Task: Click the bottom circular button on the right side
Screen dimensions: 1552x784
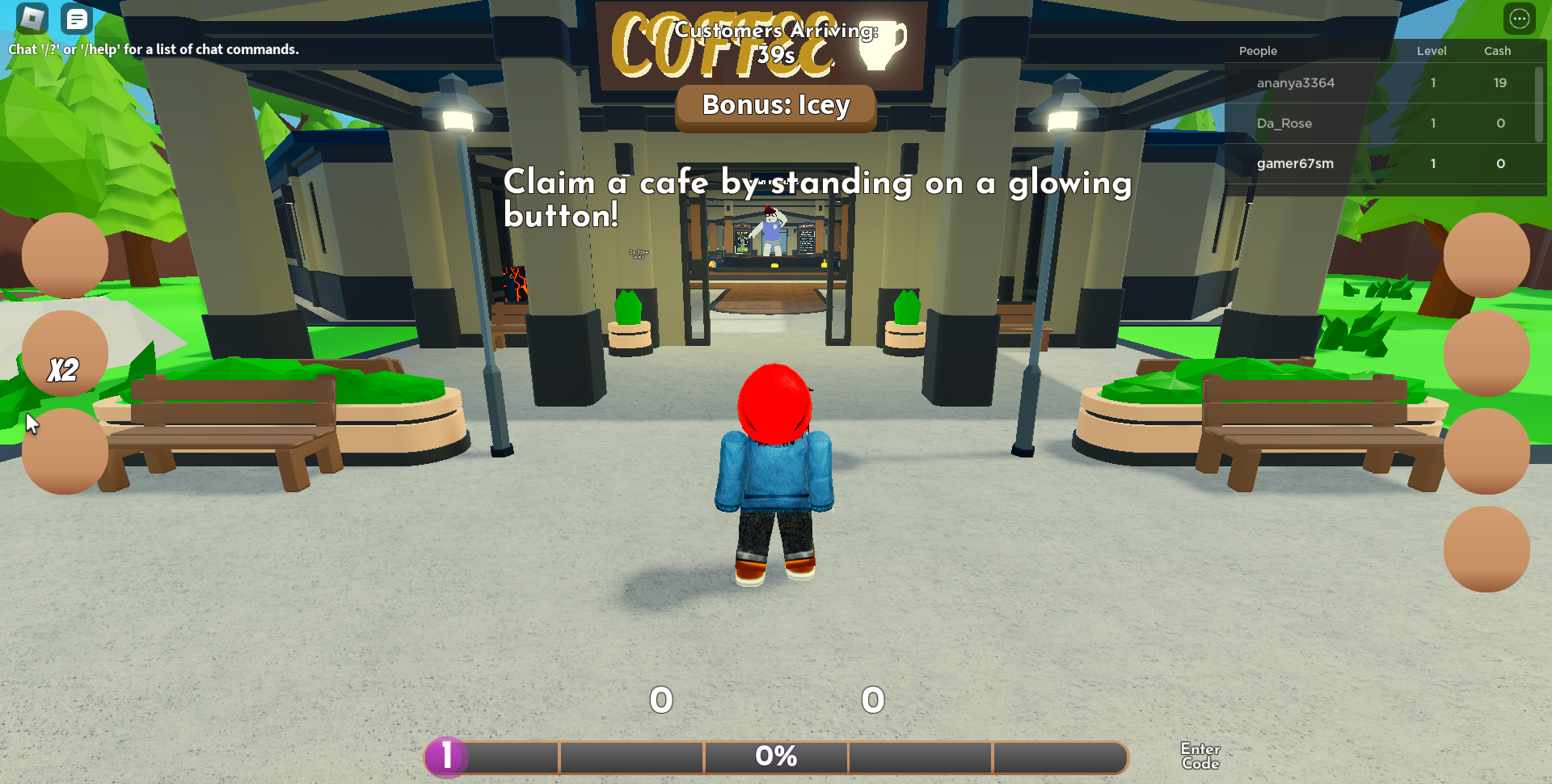Action: click(1487, 549)
